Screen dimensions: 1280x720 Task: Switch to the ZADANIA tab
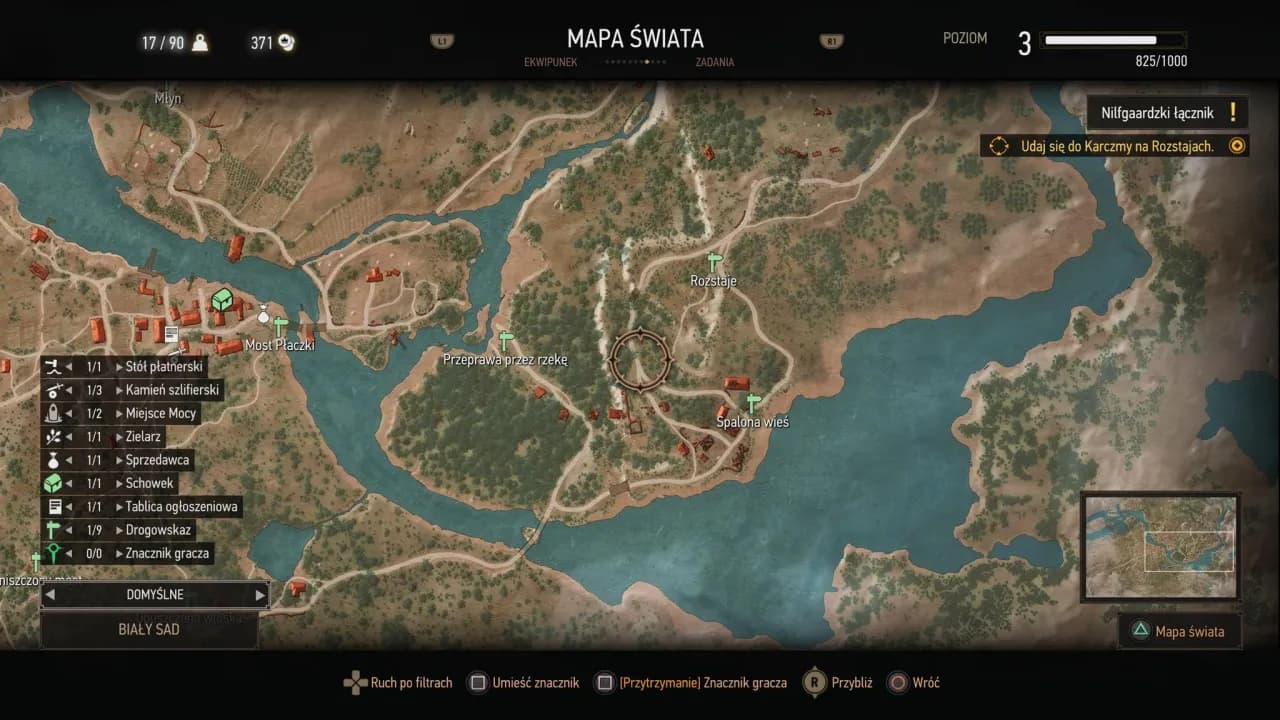pos(716,62)
